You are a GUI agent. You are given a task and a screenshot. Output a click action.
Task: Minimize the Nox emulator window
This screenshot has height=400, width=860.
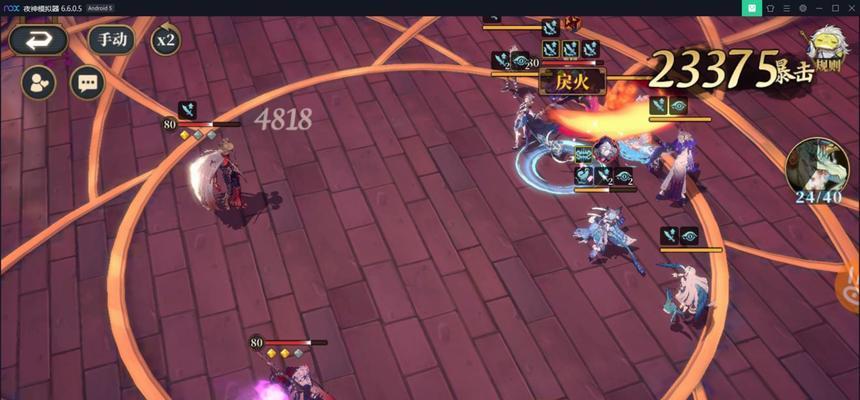click(819, 8)
